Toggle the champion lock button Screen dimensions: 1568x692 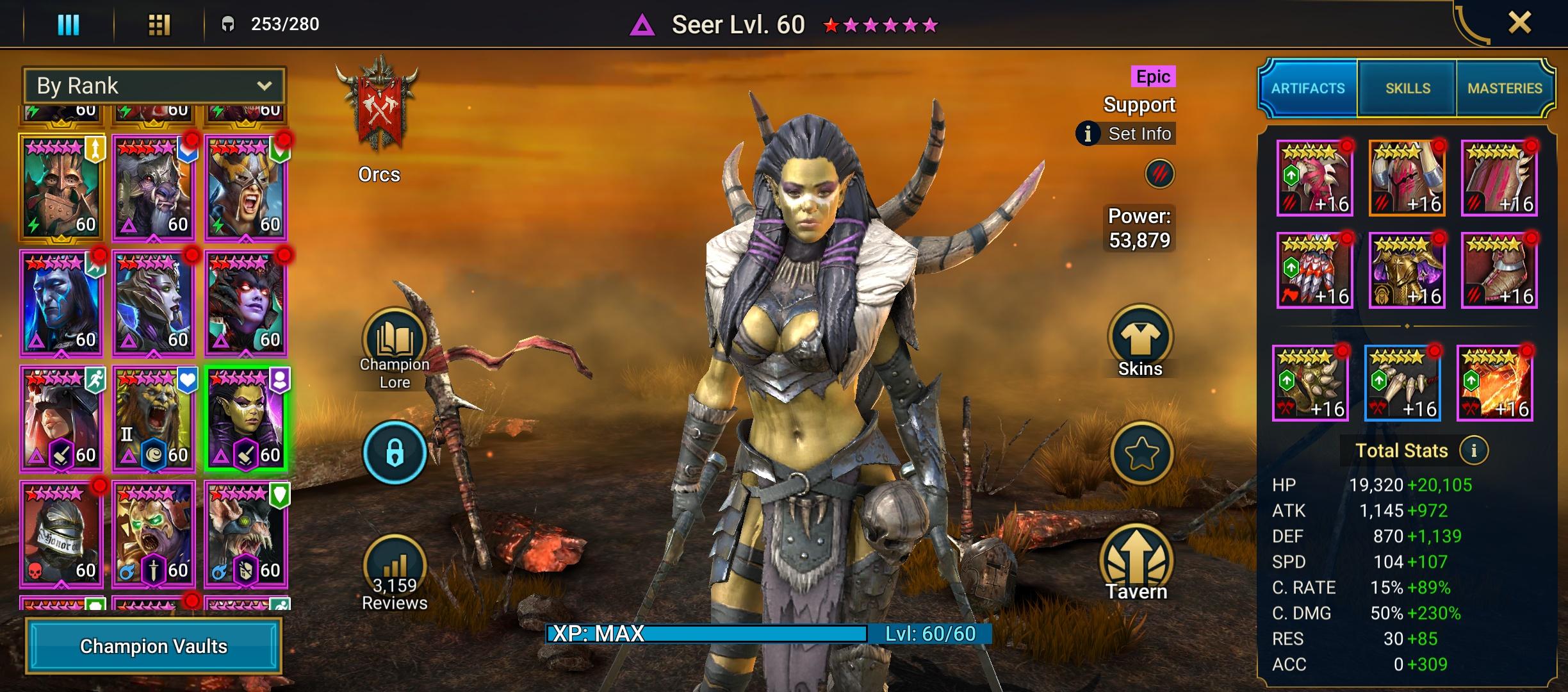click(395, 452)
